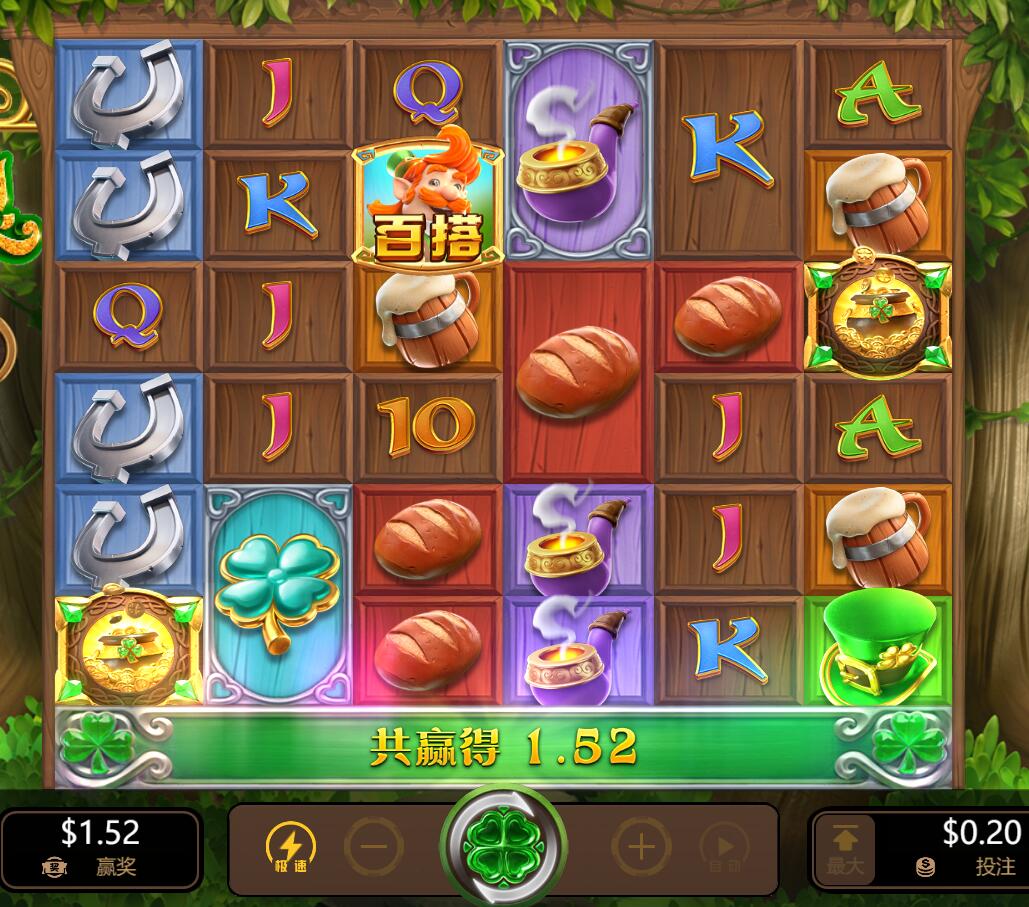Screen dimensions: 1029x907
Task: Start autoplay with the play arrow button
Action: [725, 849]
